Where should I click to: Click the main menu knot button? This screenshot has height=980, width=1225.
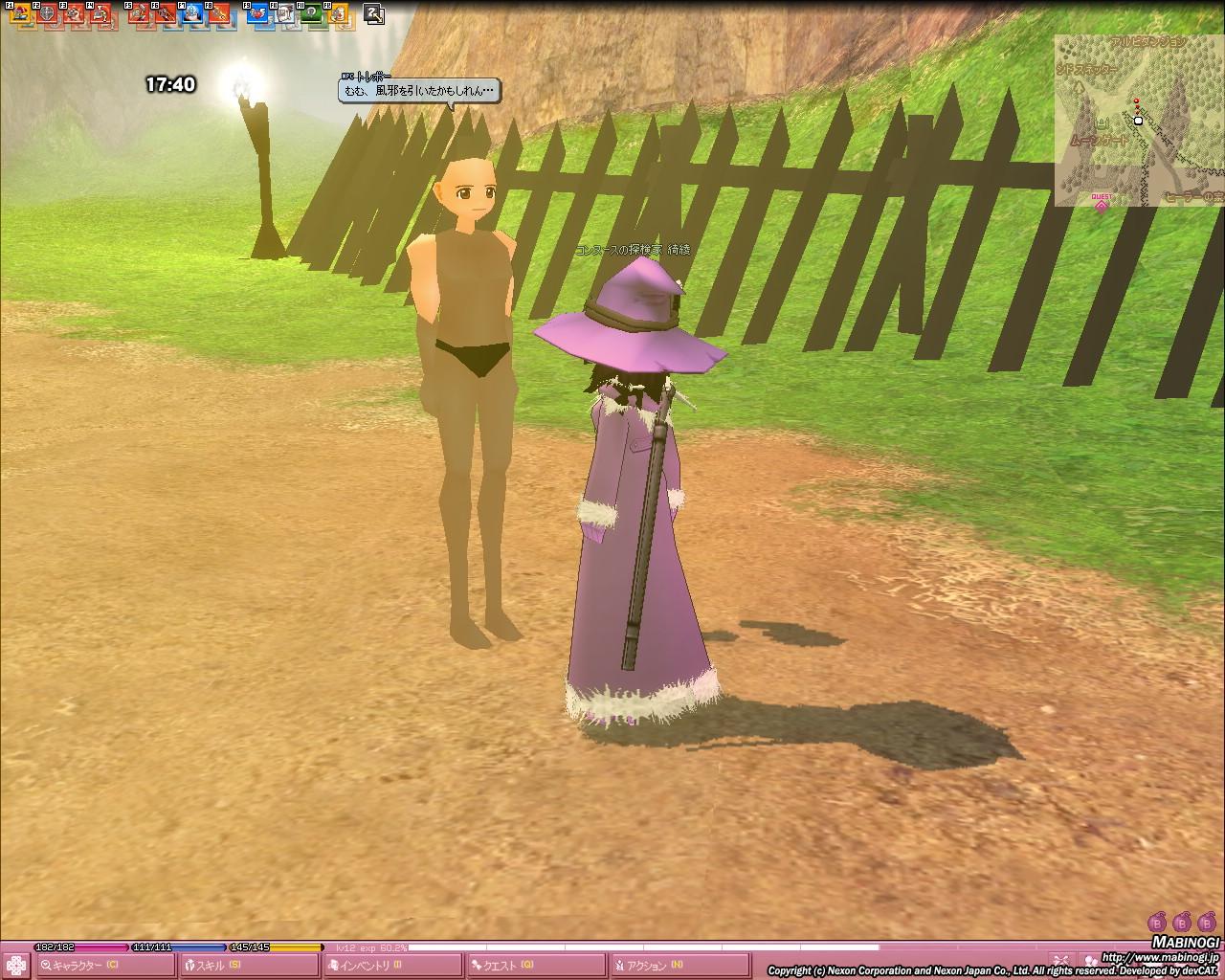click(16, 965)
